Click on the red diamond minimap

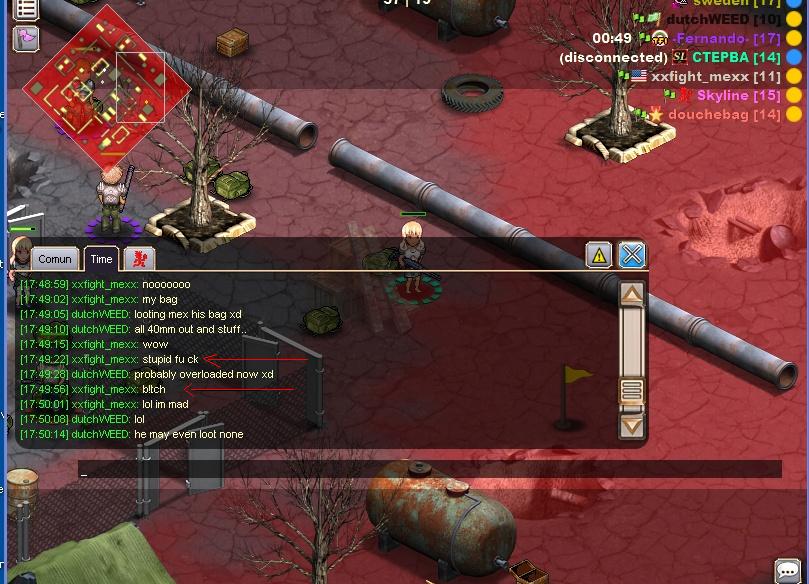106,84
